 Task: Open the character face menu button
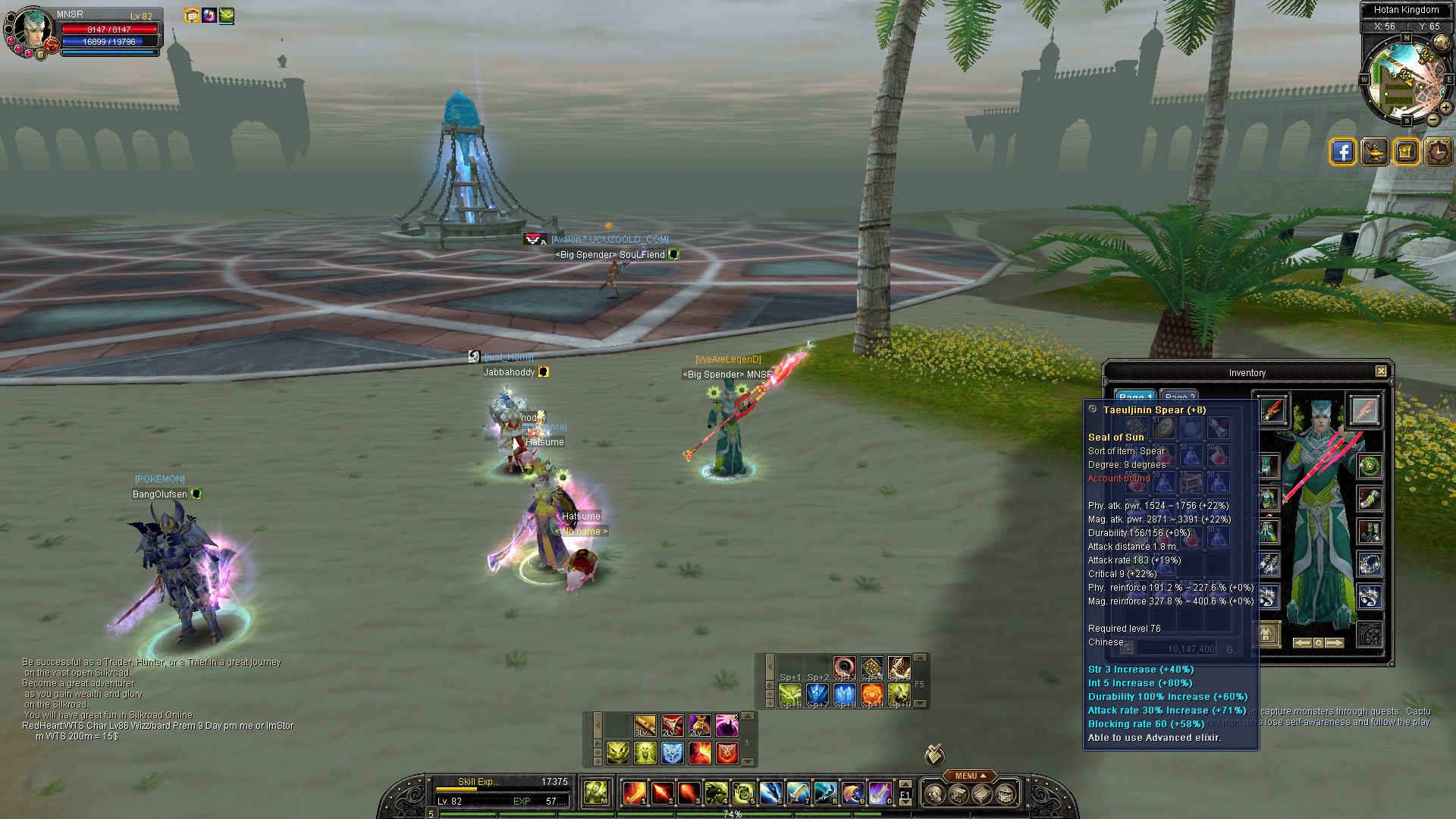(935, 794)
